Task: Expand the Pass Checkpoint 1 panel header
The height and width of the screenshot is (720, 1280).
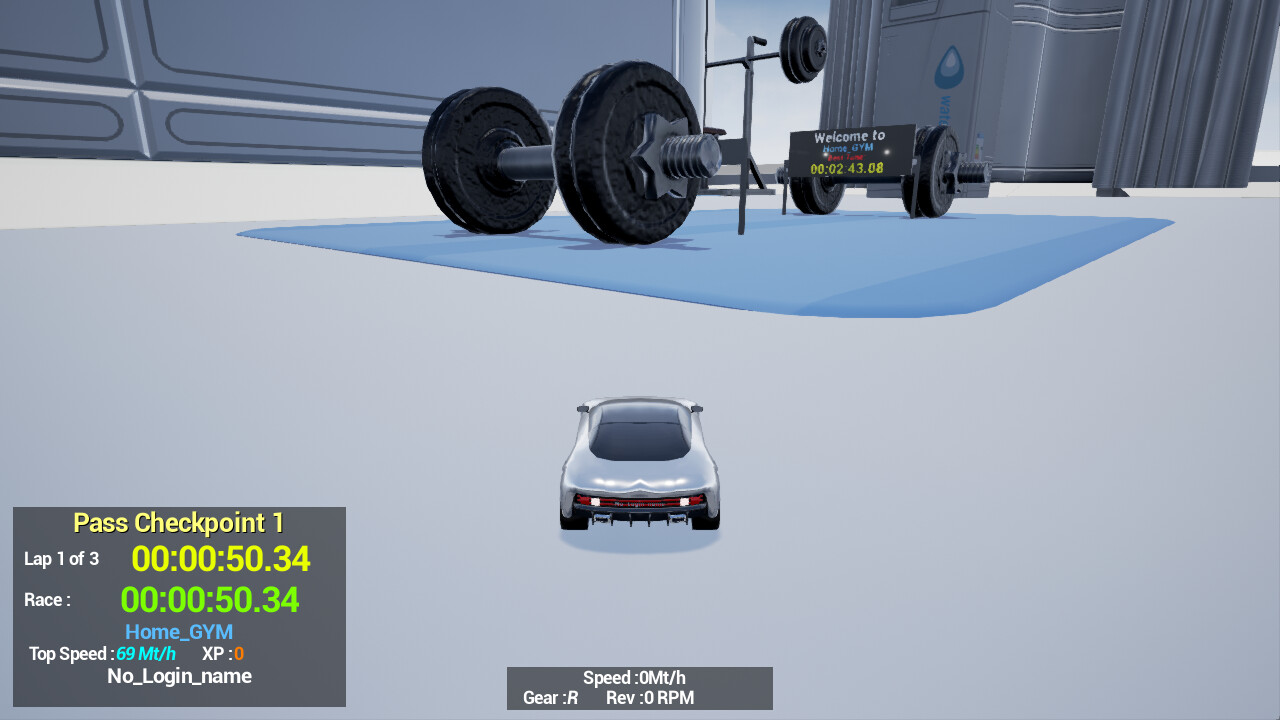Action: (178, 522)
